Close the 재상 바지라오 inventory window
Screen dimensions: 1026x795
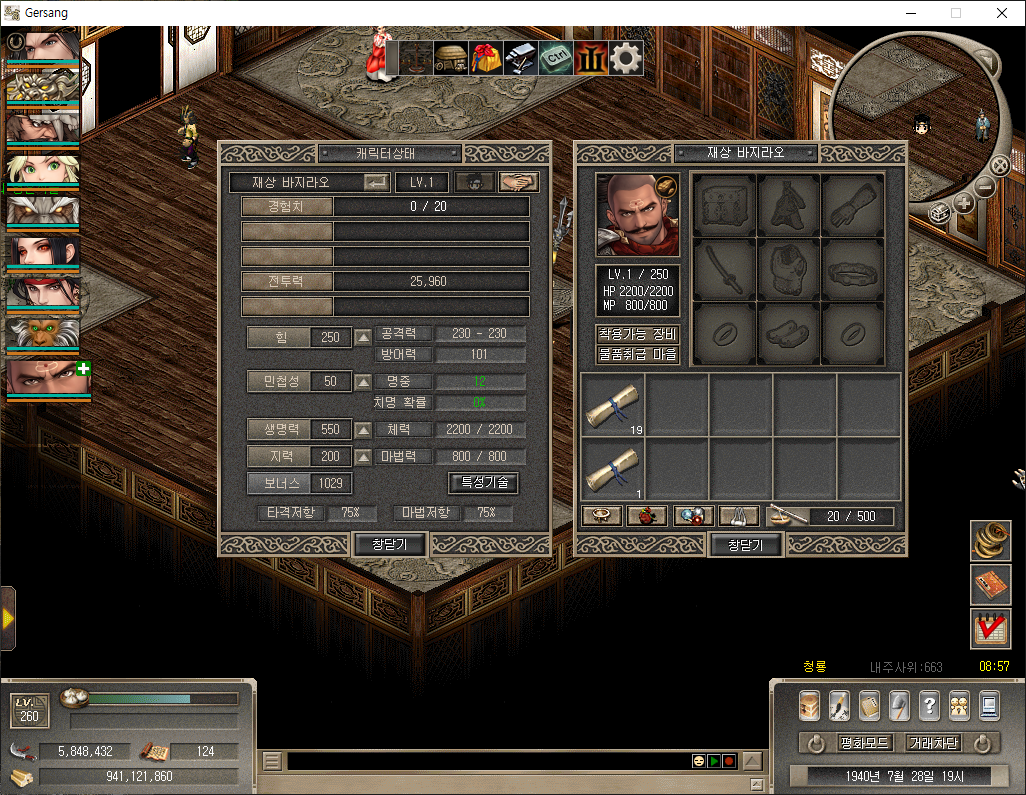click(745, 545)
